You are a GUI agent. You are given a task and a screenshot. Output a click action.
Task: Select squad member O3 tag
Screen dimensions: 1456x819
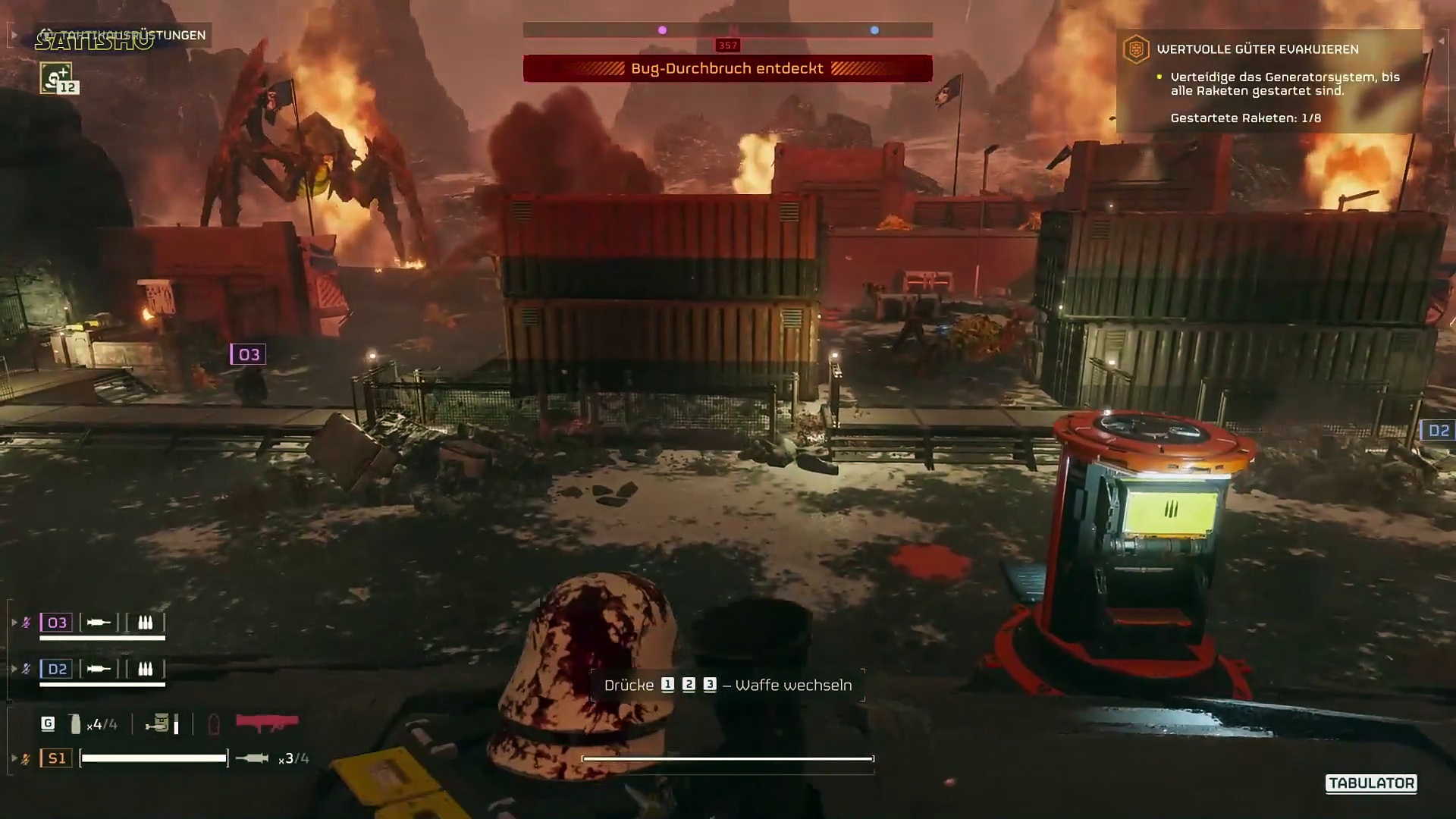tap(57, 623)
